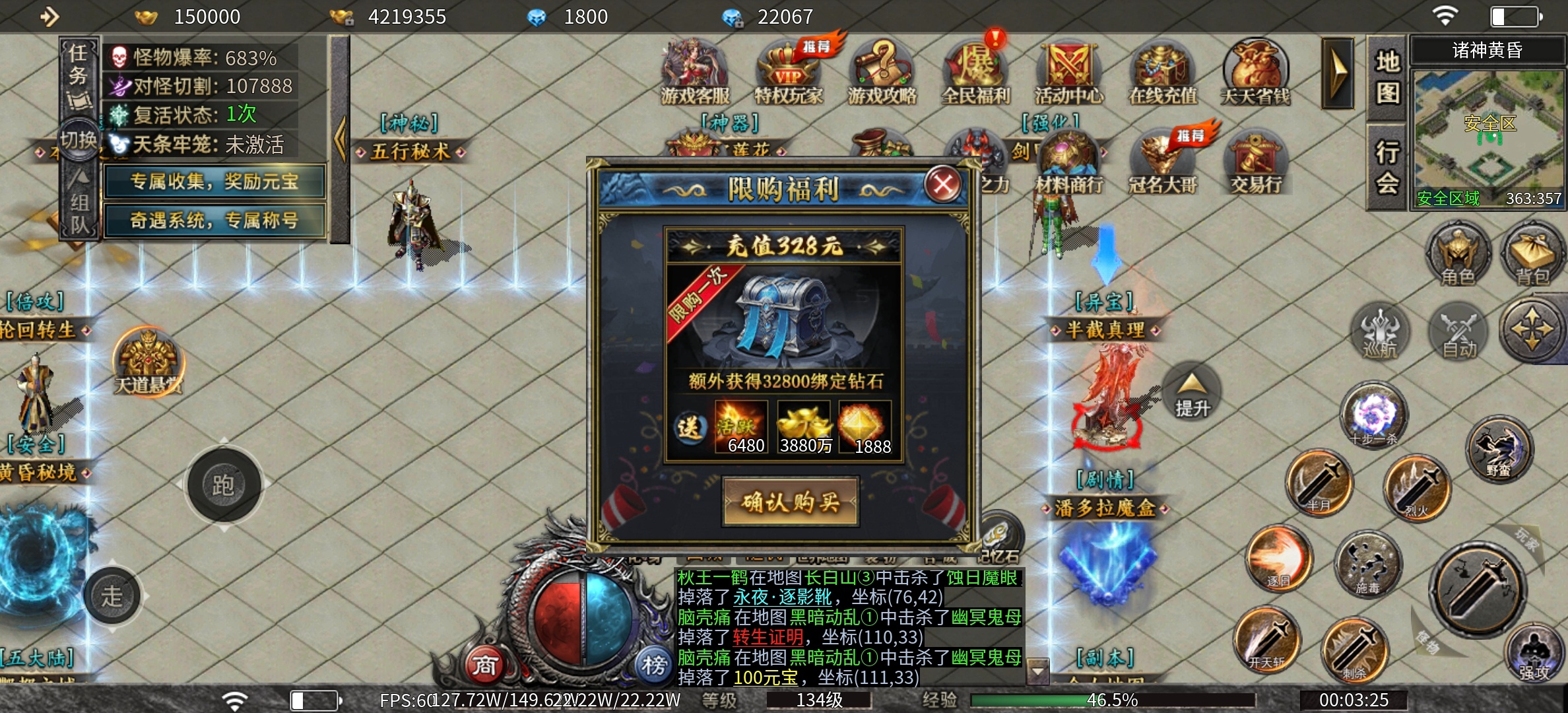Activate 巡航 cruise mode
Image resolution: width=1568 pixels, height=713 pixels.
pyautogui.click(x=1381, y=332)
